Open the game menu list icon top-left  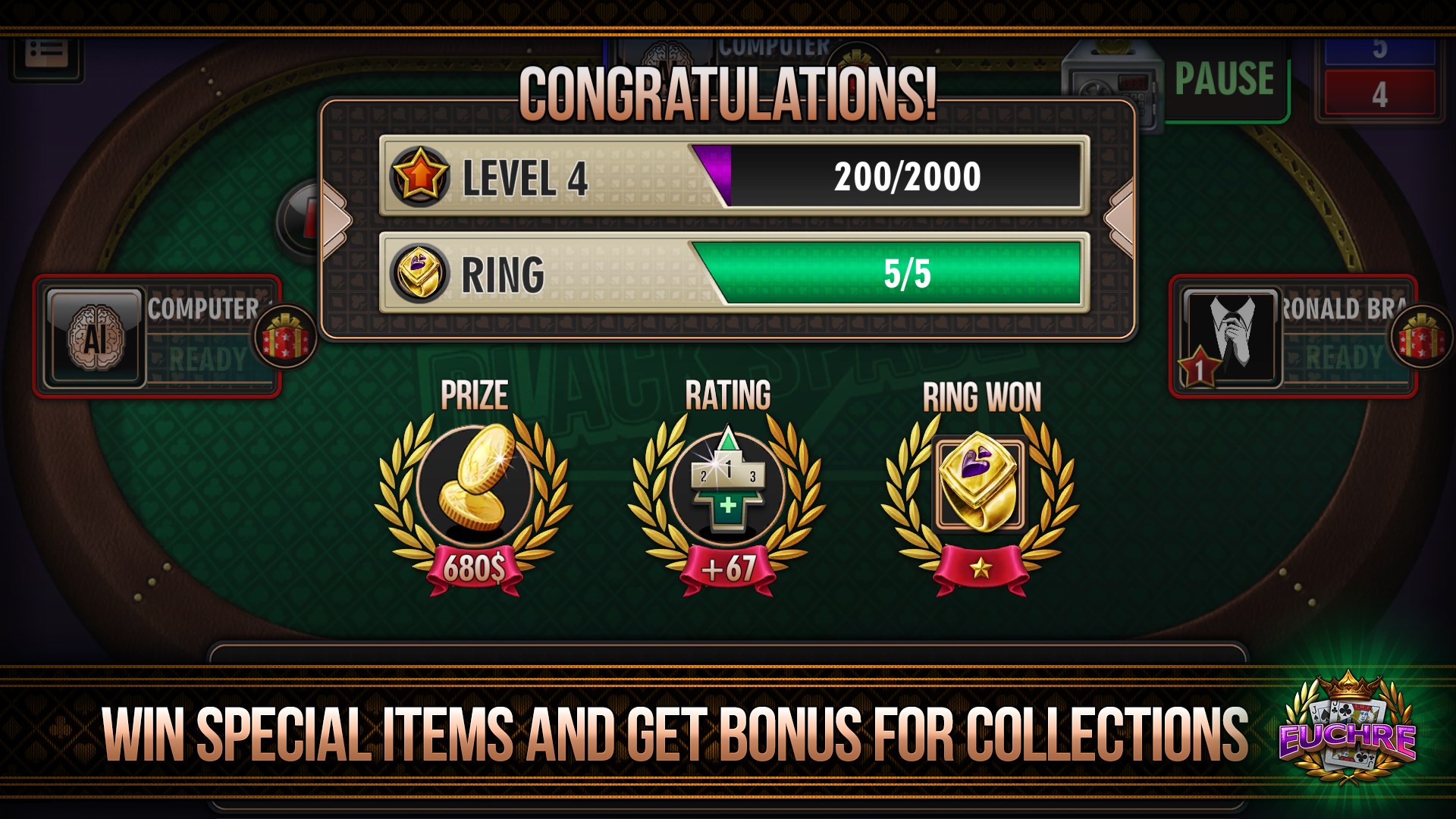click(47, 53)
